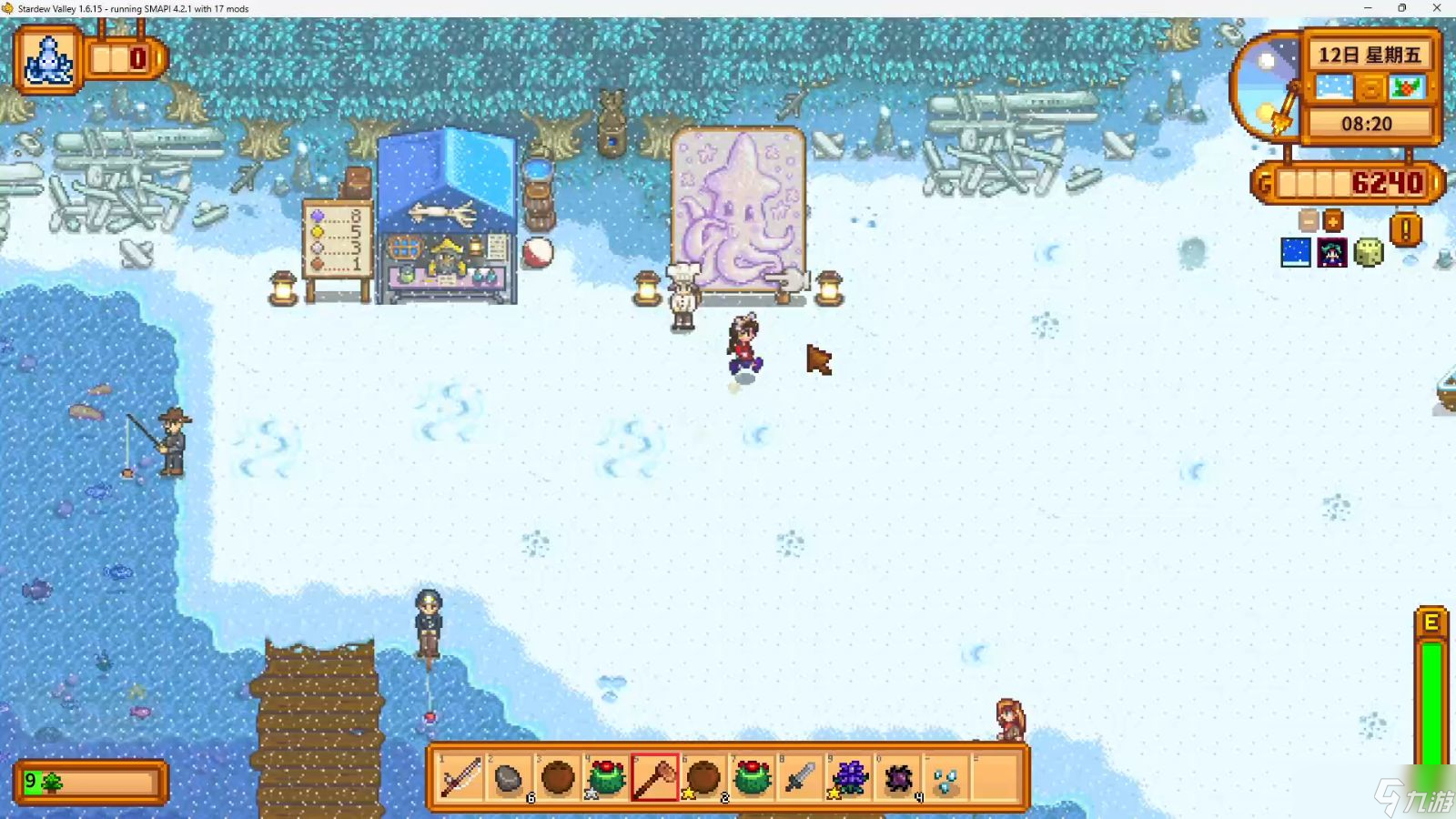Click the zoom out minus button
1456x819 pixels.
1309,220
